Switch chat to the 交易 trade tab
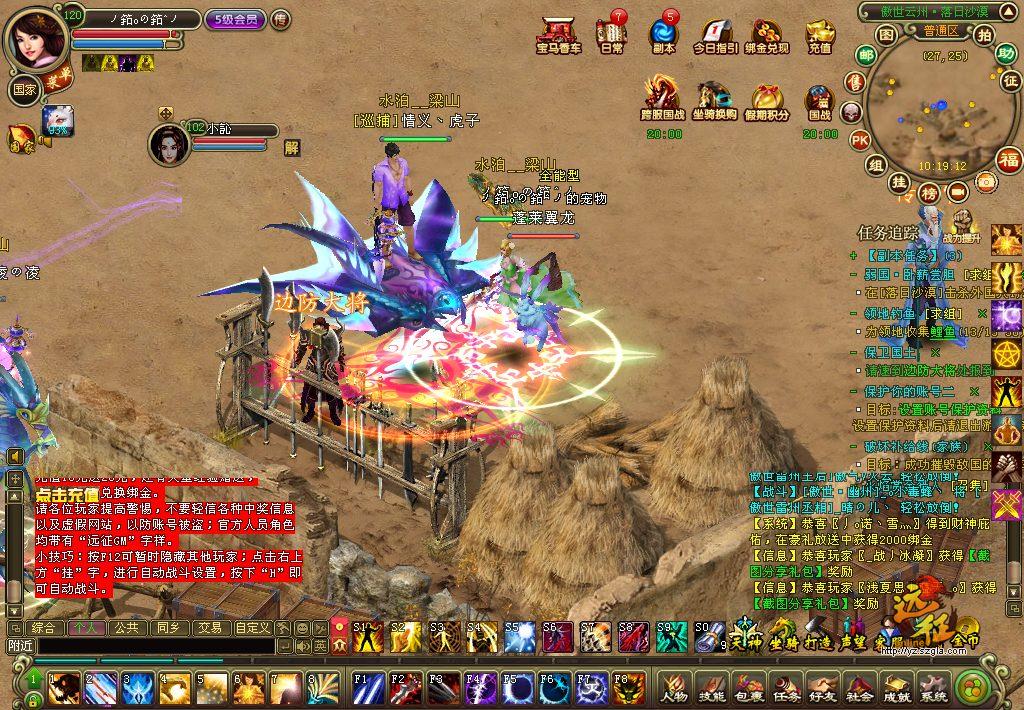 (209, 628)
